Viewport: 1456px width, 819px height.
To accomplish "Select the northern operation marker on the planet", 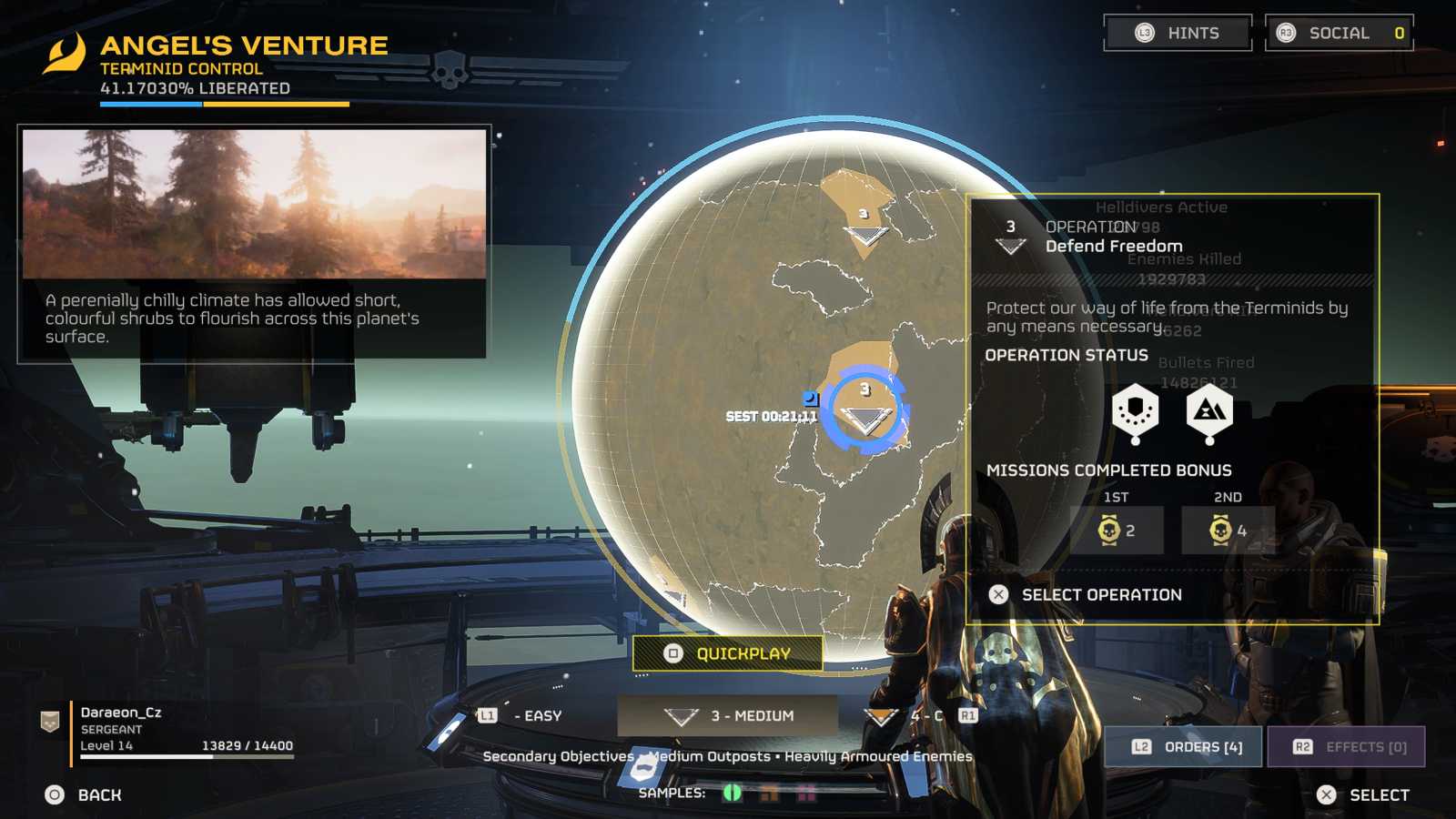I will tap(864, 227).
